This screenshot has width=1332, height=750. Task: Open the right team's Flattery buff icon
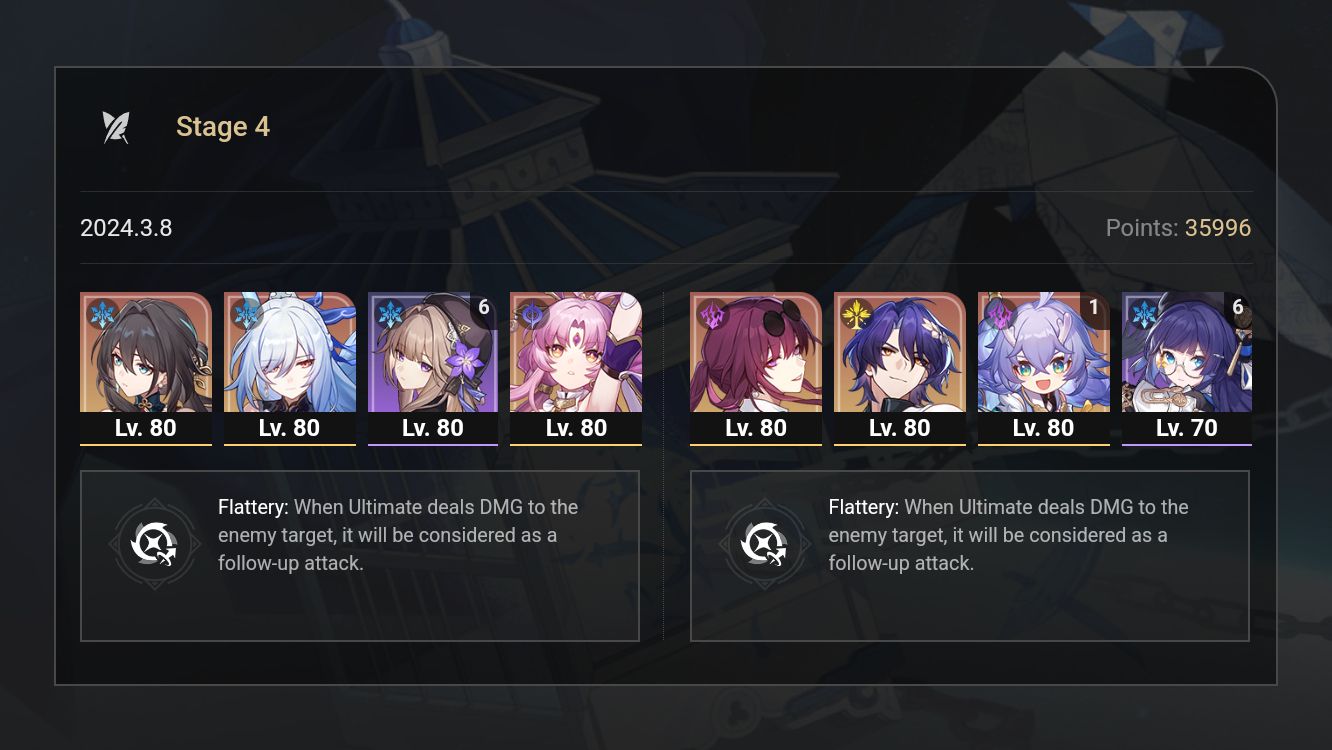tap(765, 544)
